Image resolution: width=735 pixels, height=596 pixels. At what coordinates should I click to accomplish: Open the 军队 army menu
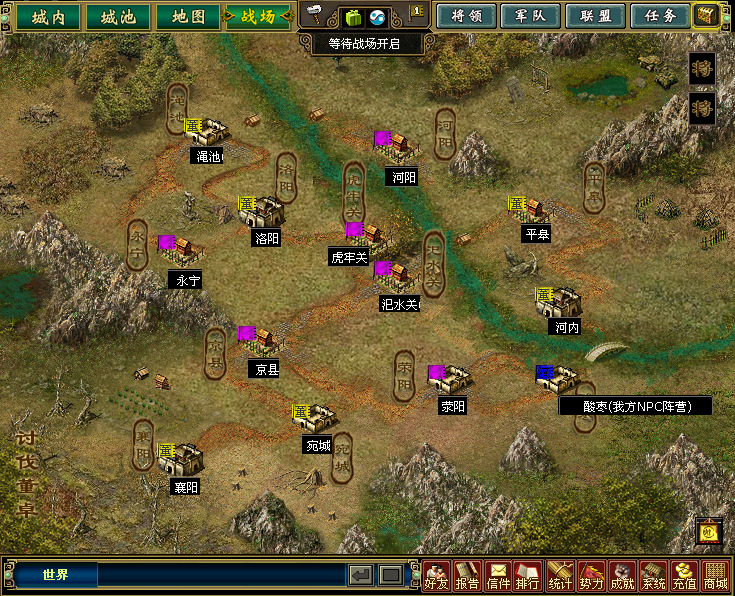(529, 16)
